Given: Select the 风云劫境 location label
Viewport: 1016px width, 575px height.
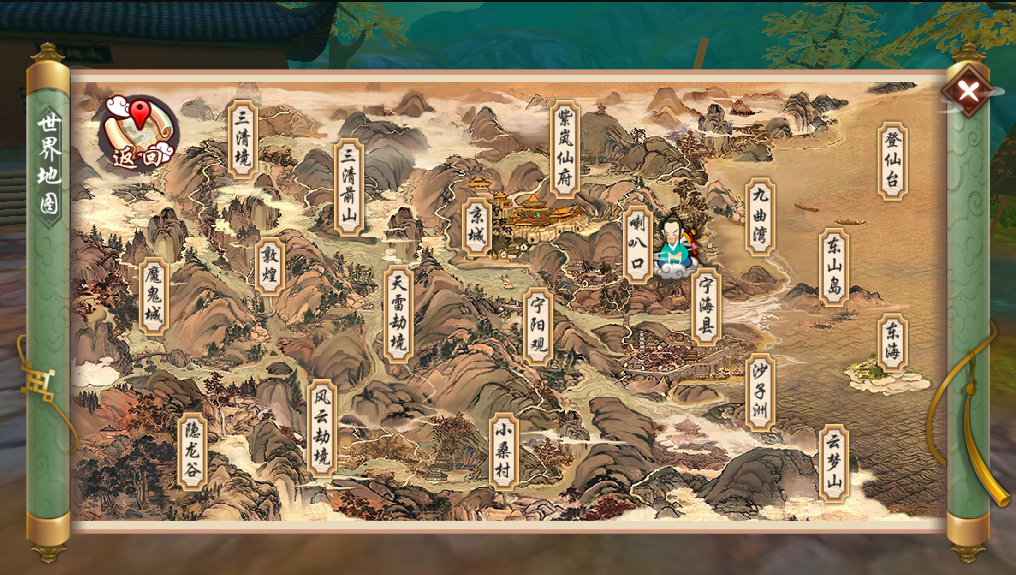Looking at the screenshot, I should (321, 427).
